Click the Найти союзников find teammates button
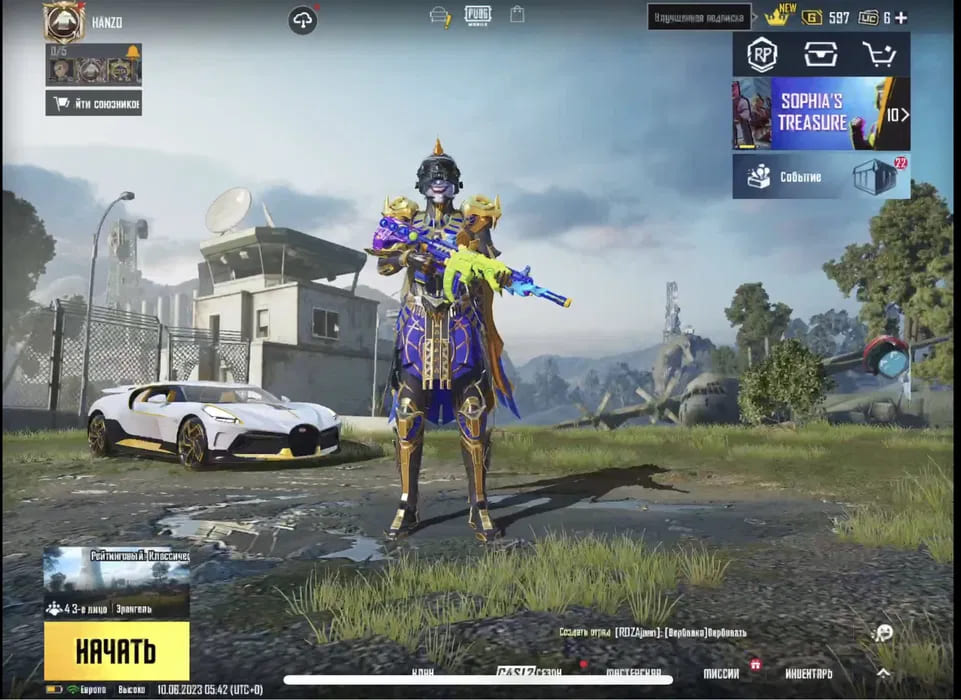The width and height of the screenshot is (961, 700). point(93,103)
